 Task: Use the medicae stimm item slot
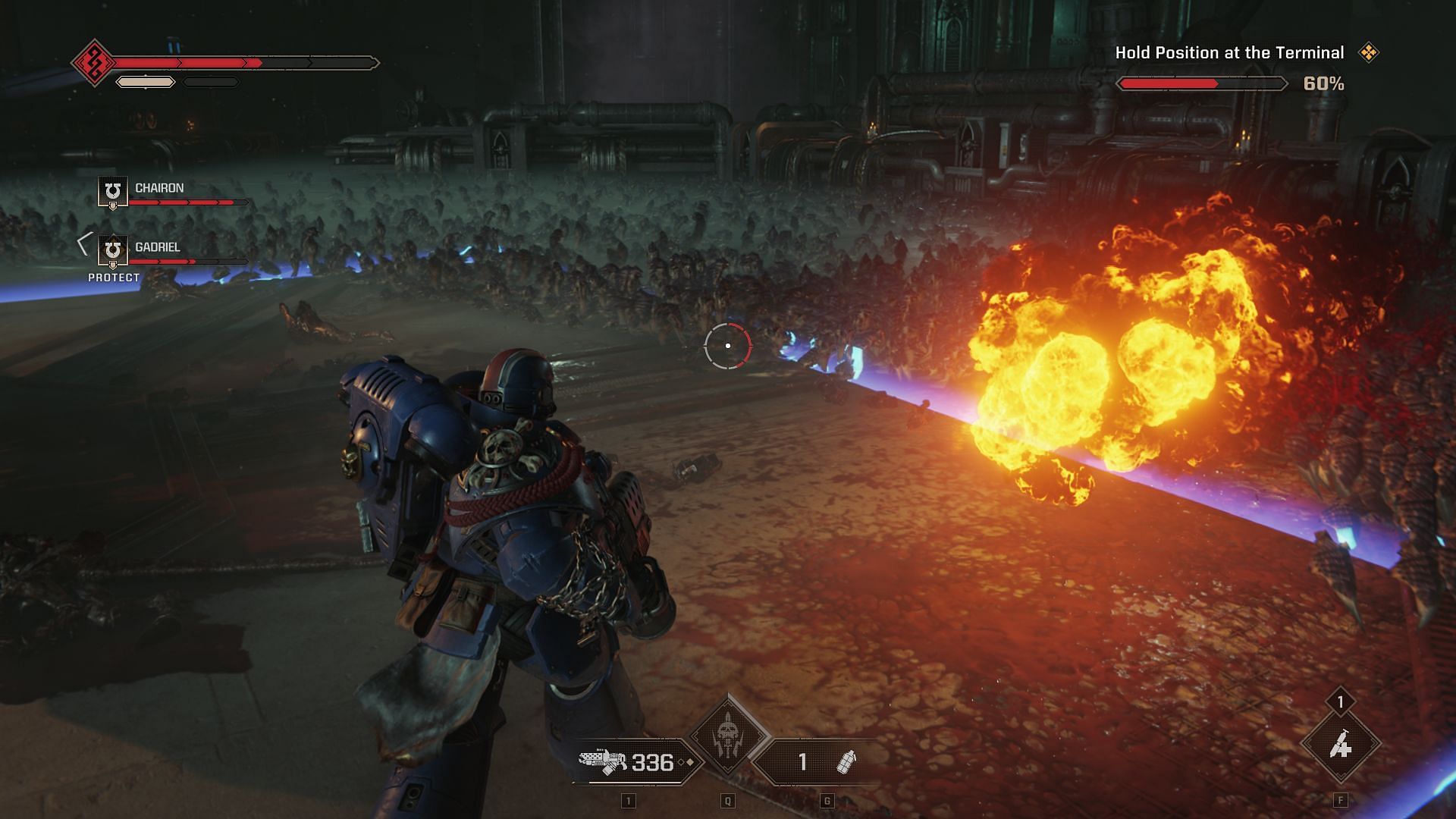coord(1340,746)
